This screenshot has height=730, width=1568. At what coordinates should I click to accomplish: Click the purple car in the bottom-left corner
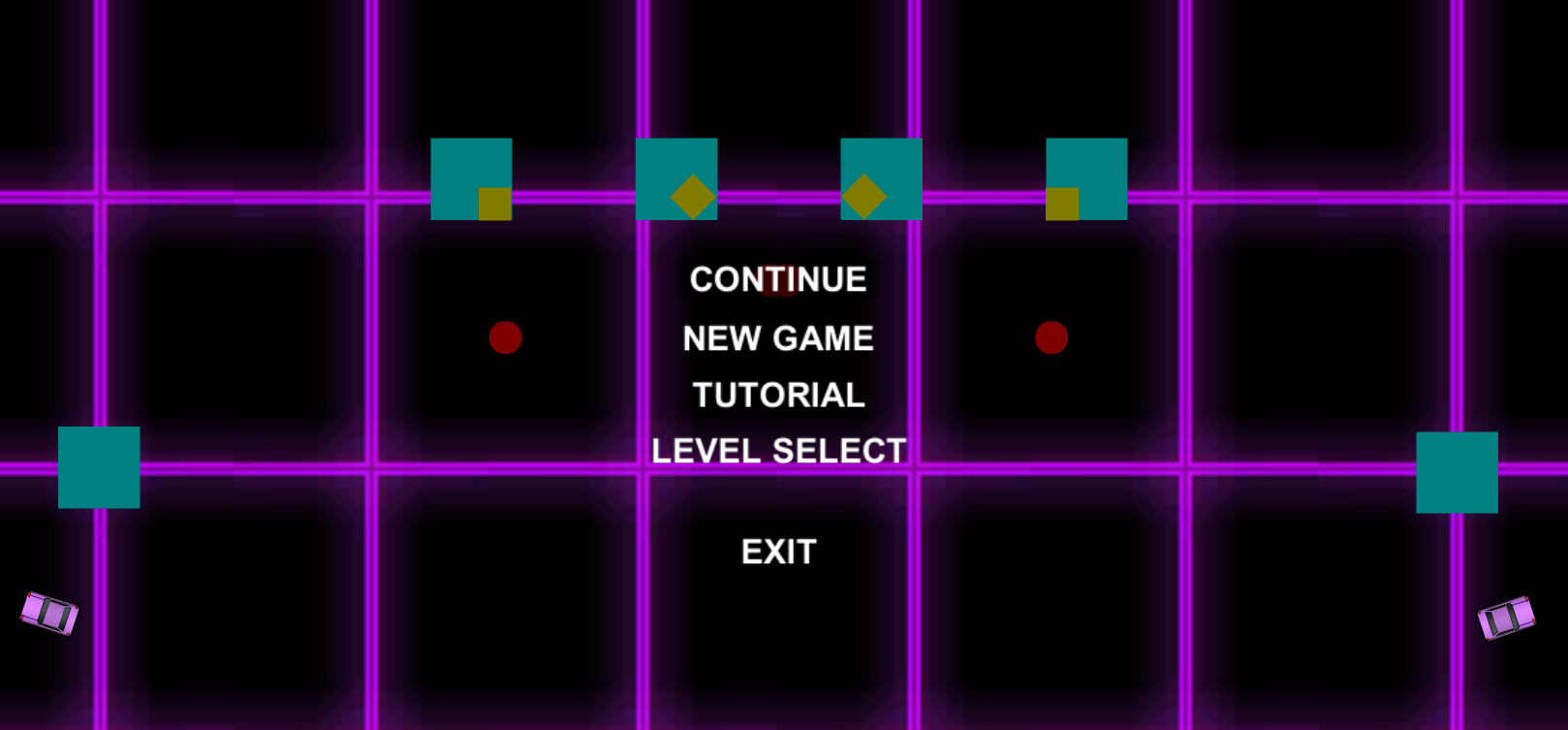click(48, 616)
